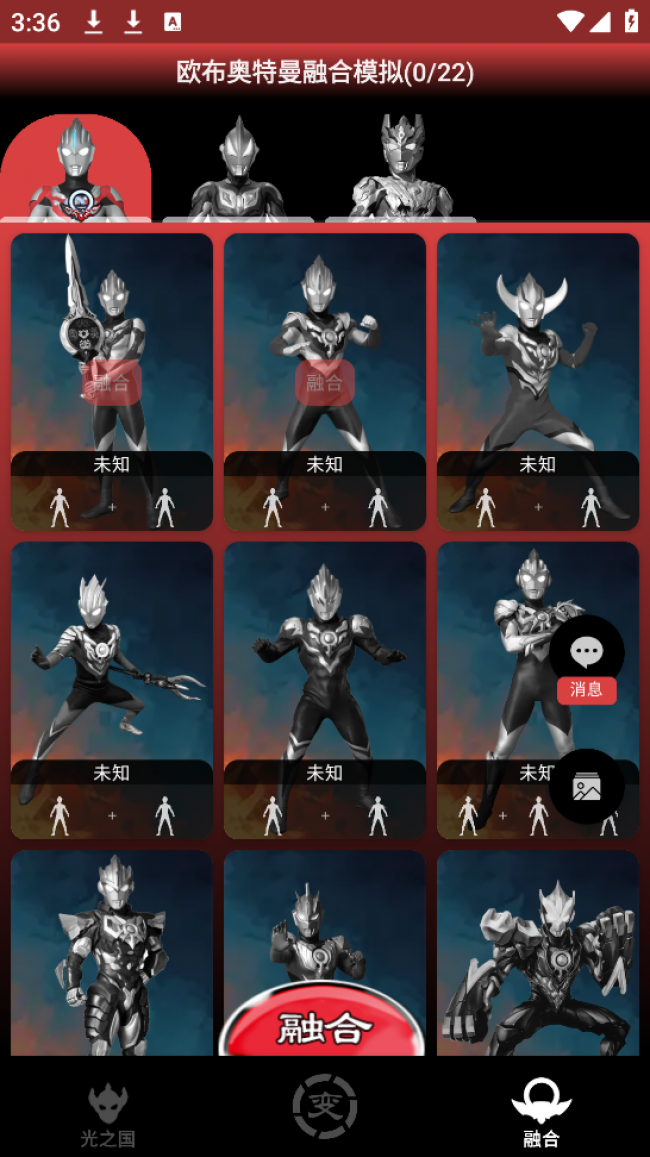
Task: Switch to the 融合 bottom navigation tab
Action: [541, 1112]
